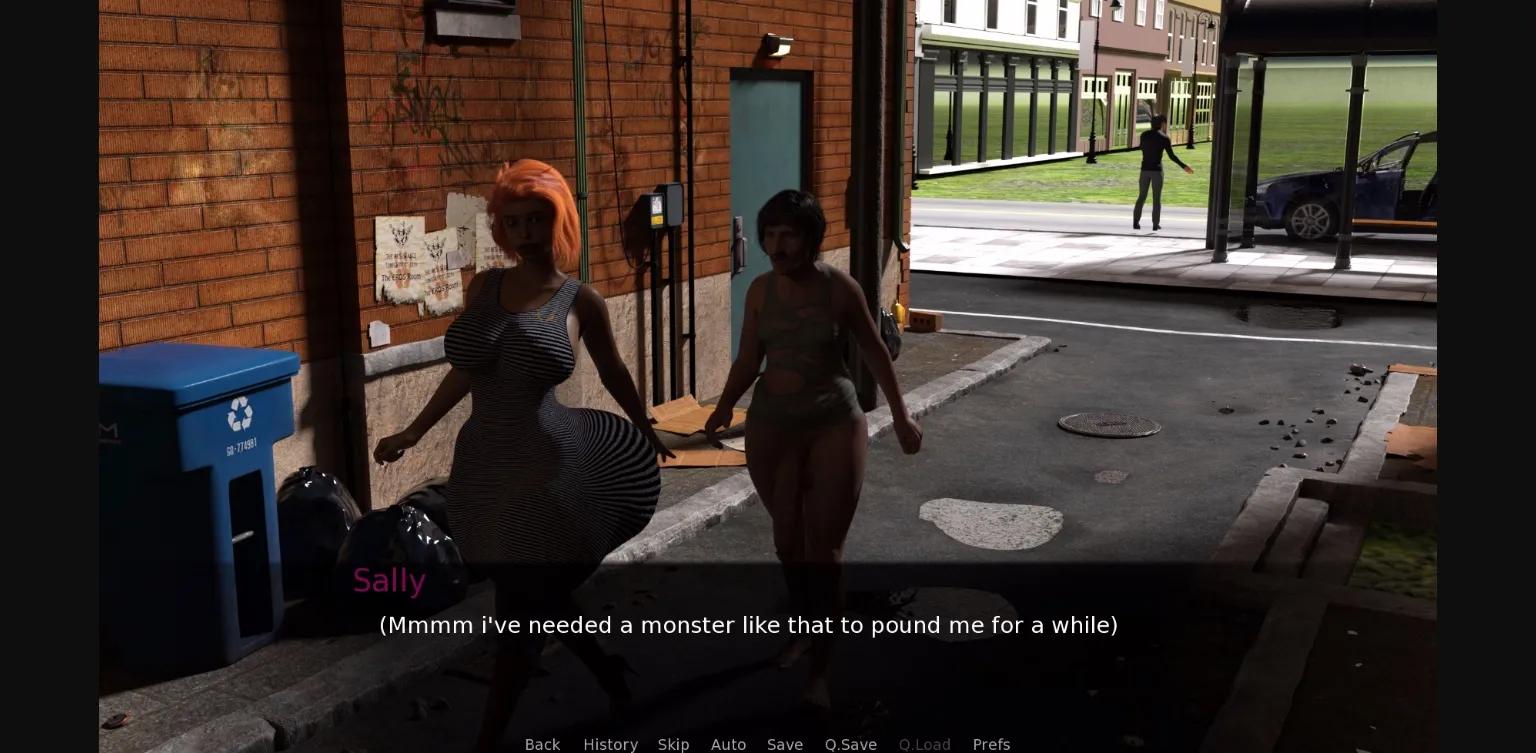Open the Prefs settings screen
Viewport: 1536px width, 753px height.
[991, 745]
